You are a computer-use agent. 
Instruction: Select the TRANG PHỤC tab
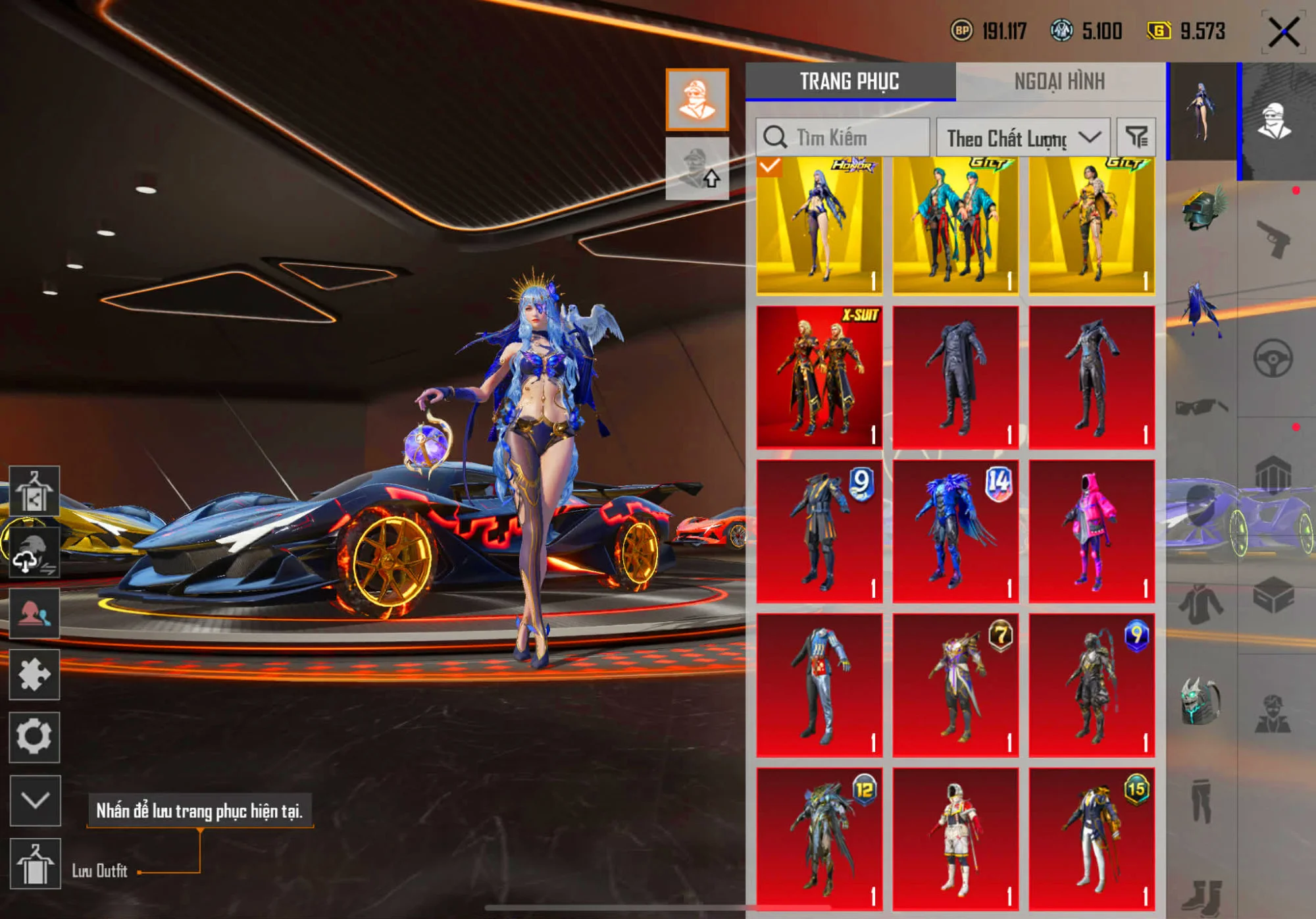[849, 82]
